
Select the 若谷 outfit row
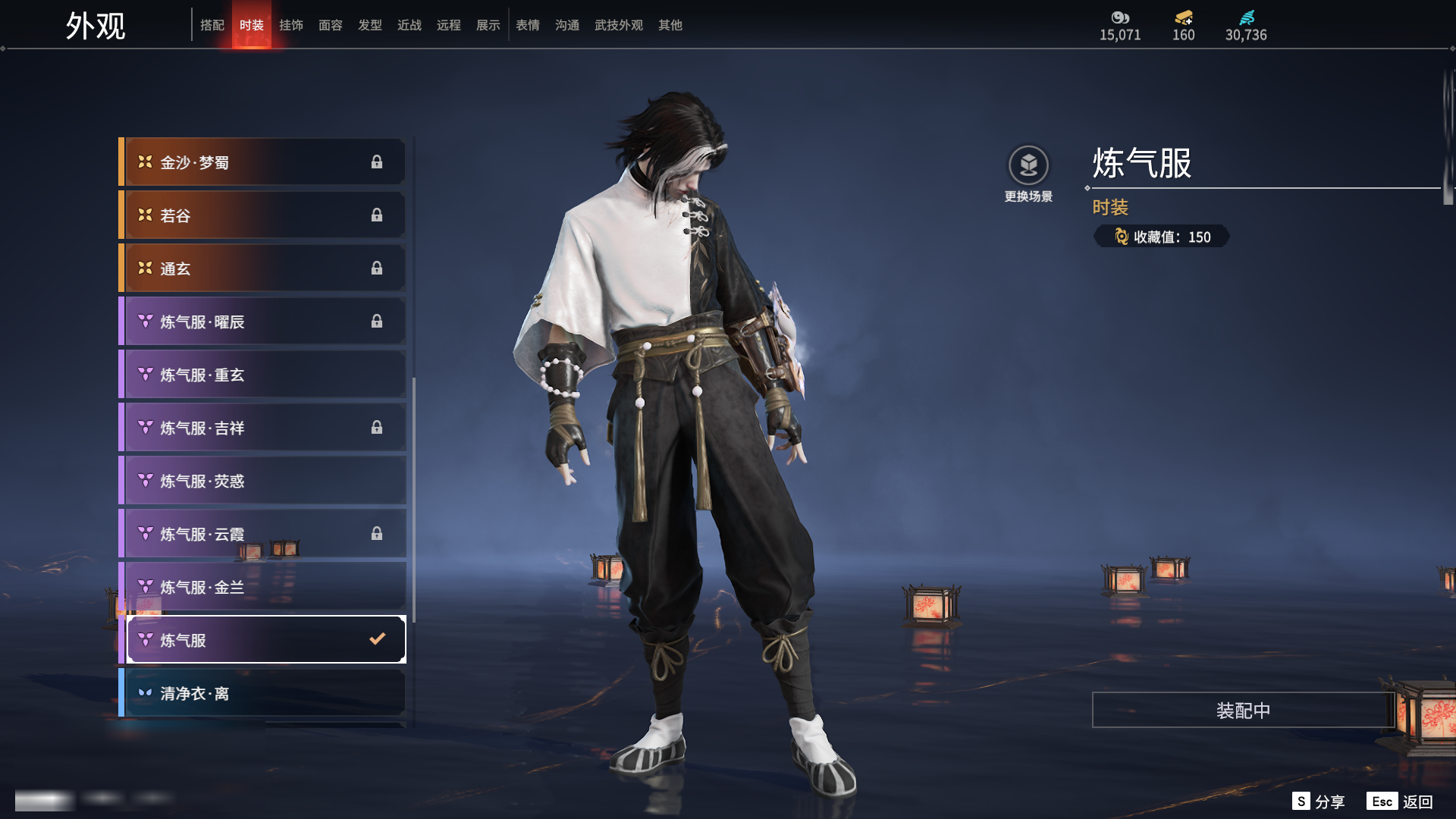262,215
